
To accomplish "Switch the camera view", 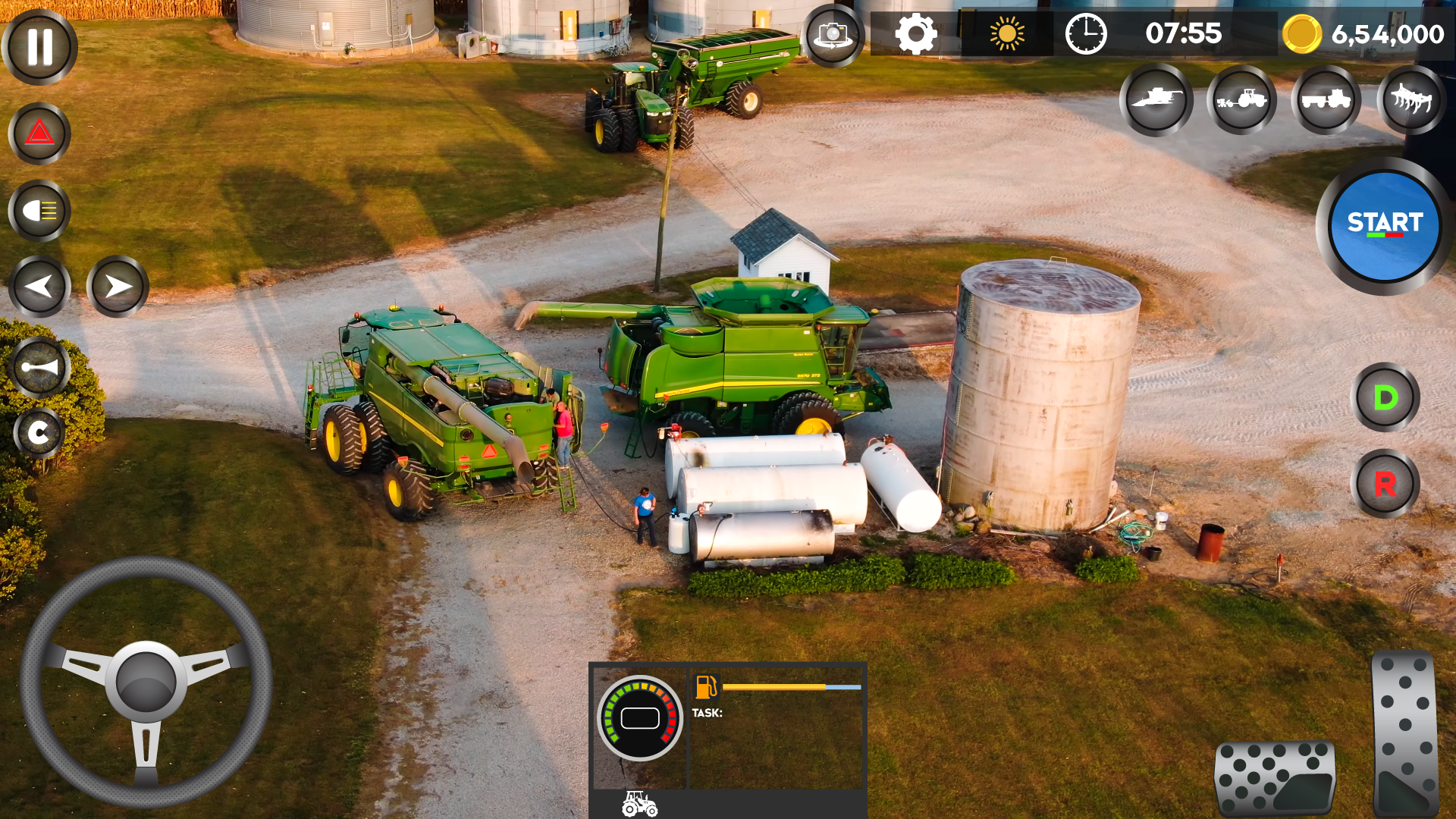I will pos(833,35).
